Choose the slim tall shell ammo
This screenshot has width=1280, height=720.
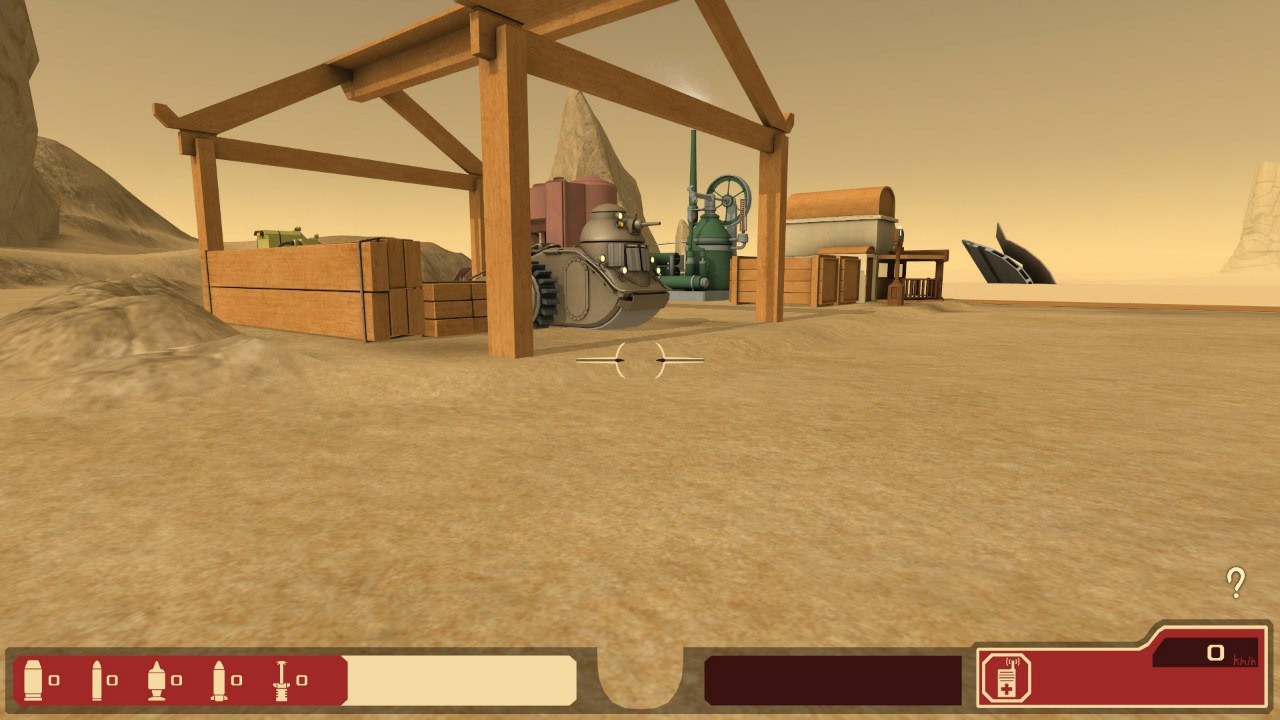97,680
